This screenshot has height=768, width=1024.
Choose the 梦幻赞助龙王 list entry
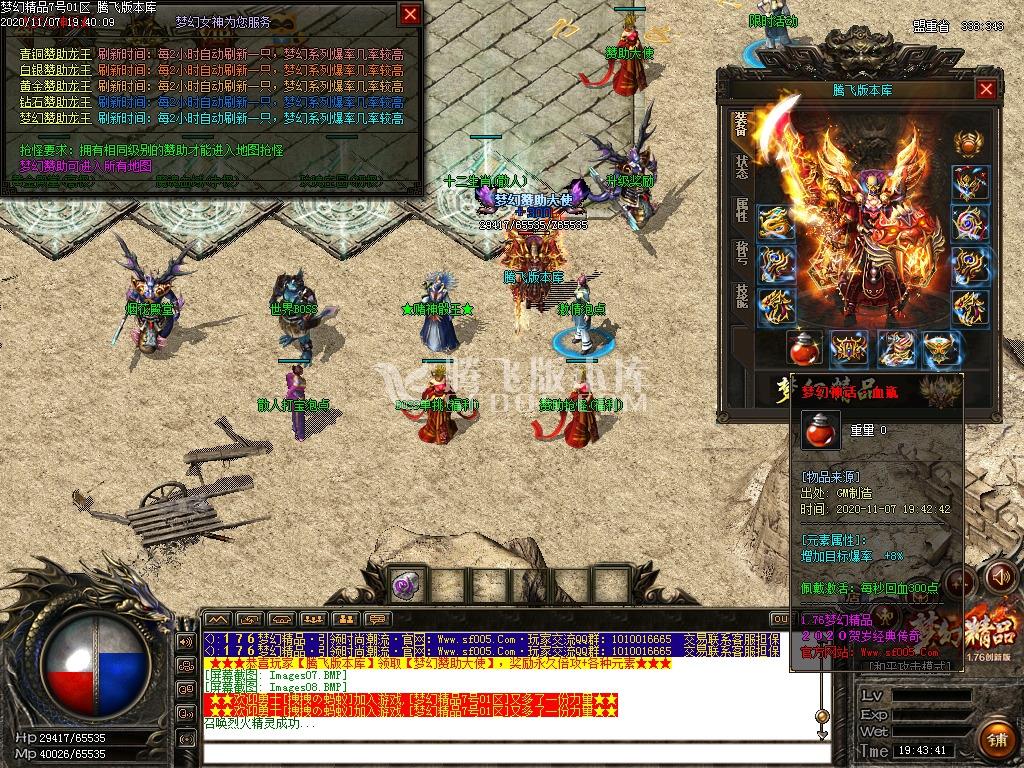[55, 118]
